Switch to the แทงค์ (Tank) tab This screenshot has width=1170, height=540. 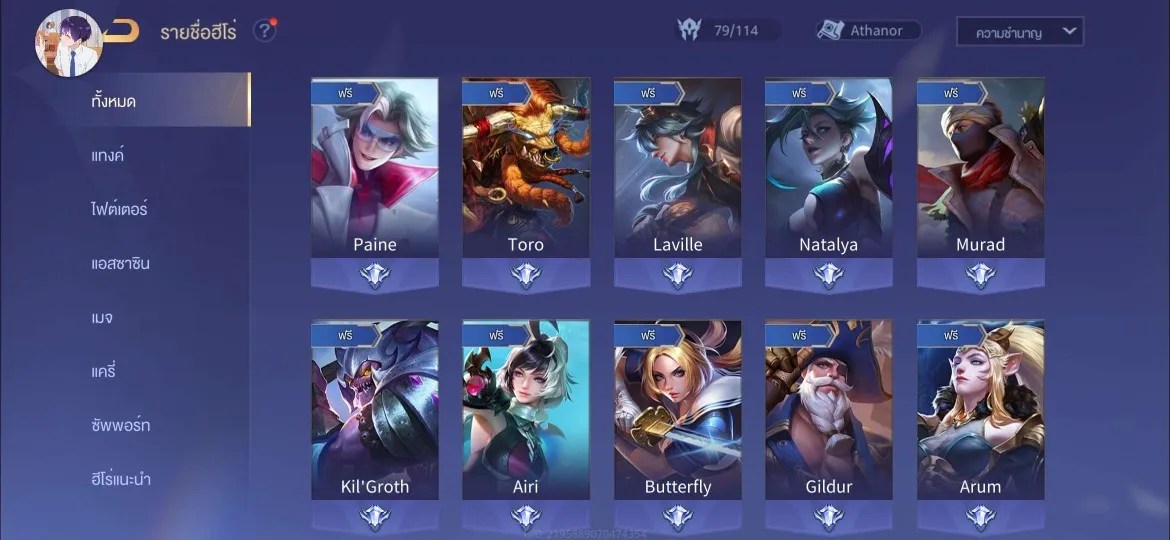(x=108, y=155)
